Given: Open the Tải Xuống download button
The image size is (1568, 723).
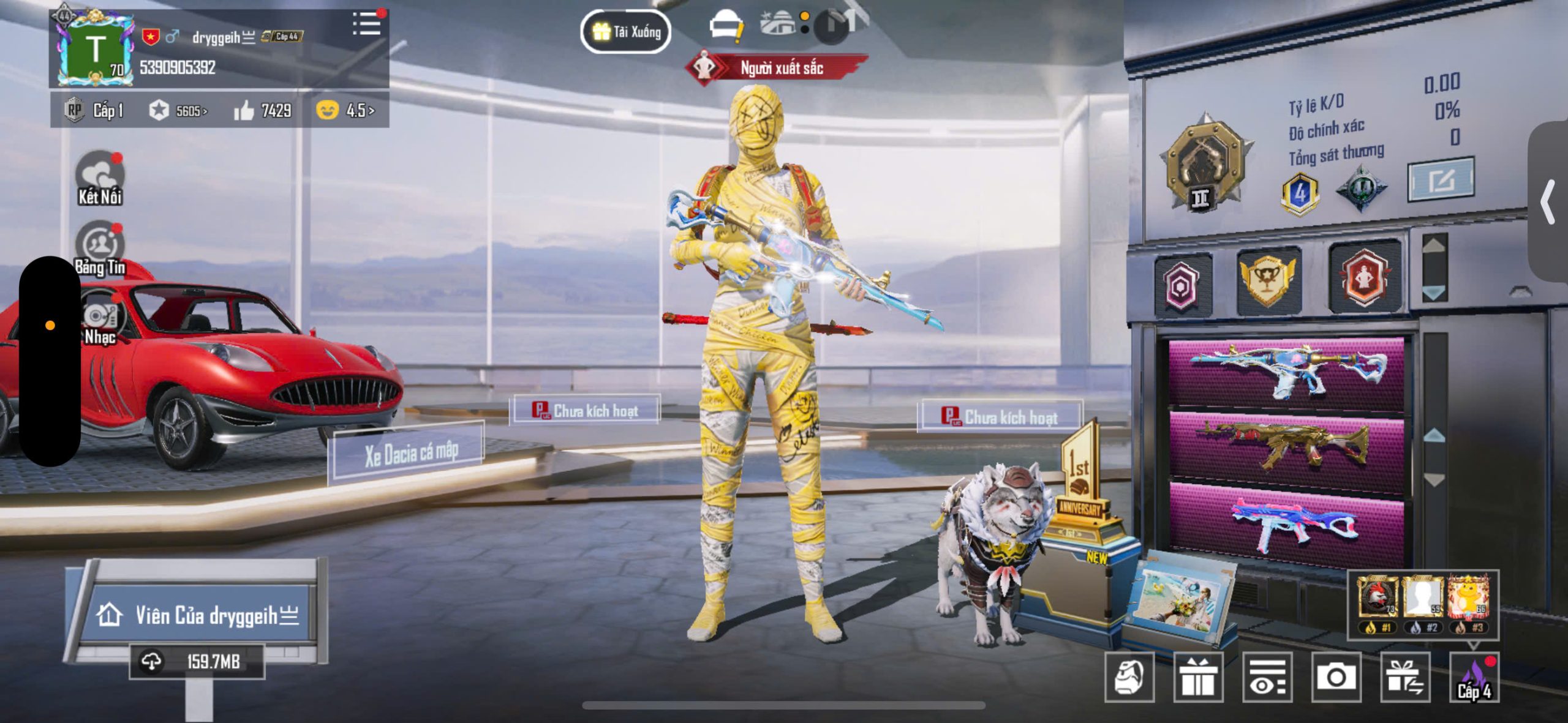Looking at the screenshot, I should (625, 31).
